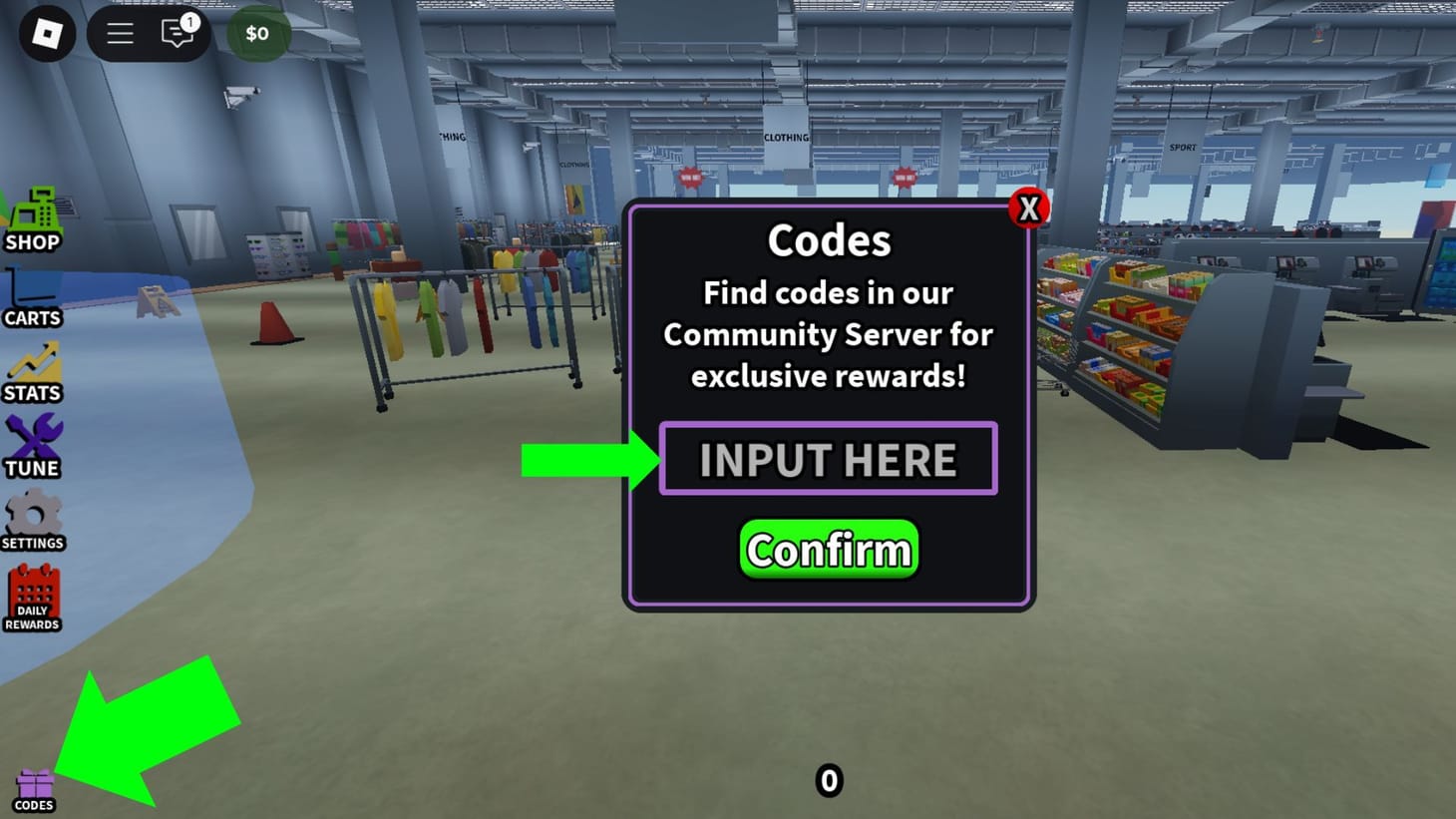Click the $0 currency display
Image resolution: width=1456 pixels, height=819 pixels.
tap(257, 33)
